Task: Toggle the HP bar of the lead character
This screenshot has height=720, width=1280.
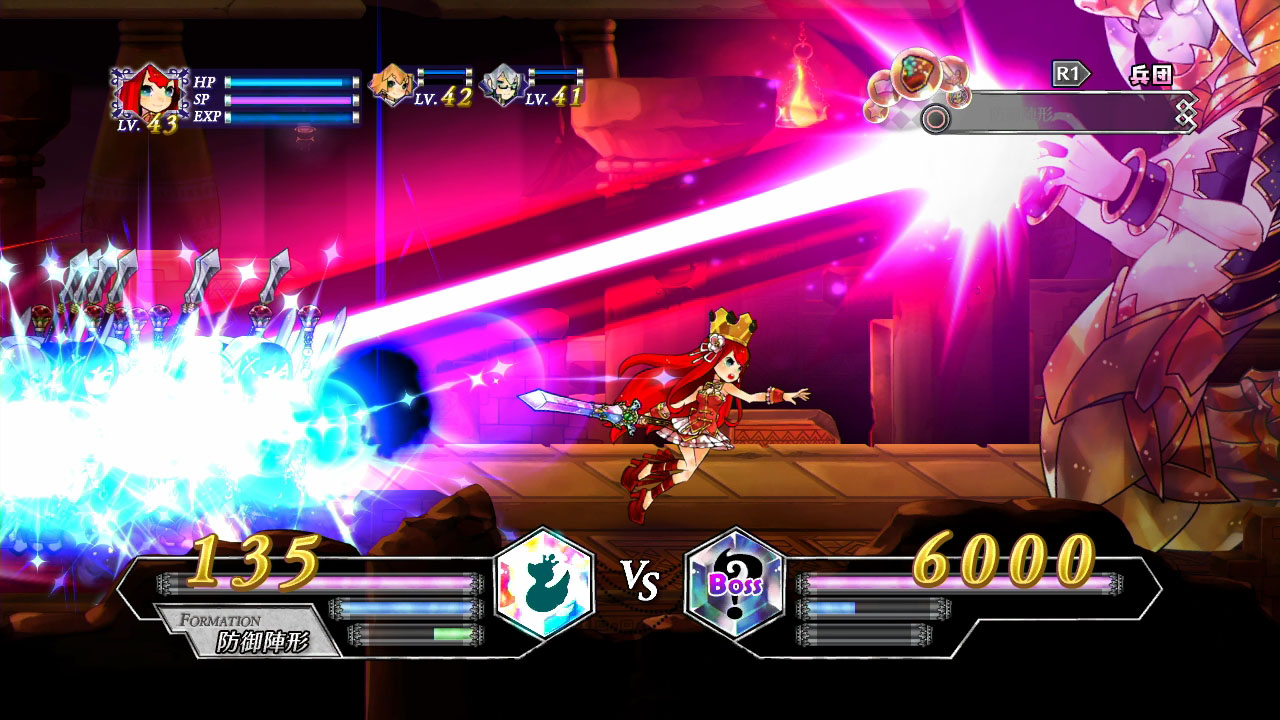Action: pyautogui.click(x=287, y=82)
